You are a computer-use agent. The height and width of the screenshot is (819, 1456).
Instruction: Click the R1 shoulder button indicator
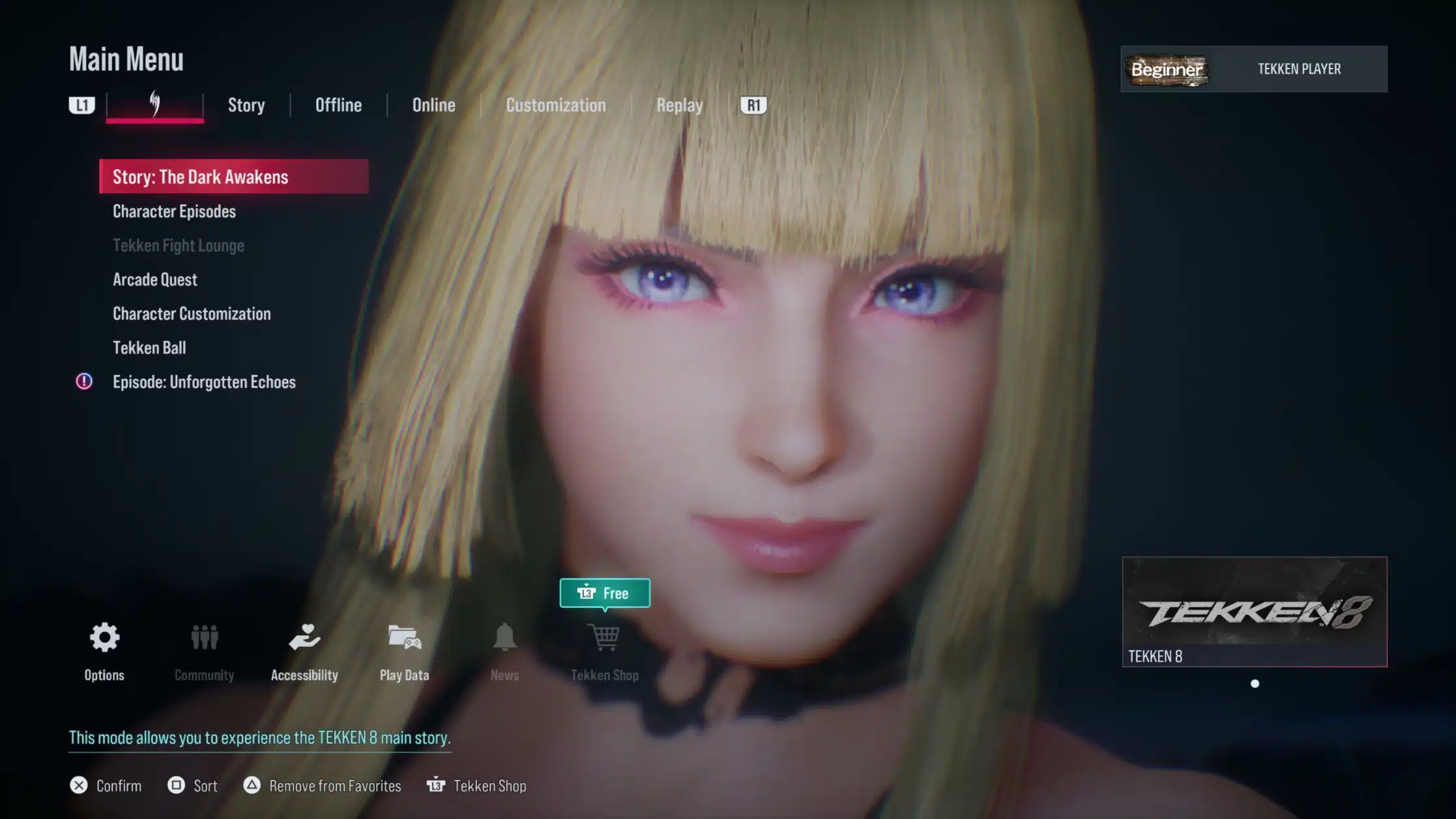click(x=753, y=105)
